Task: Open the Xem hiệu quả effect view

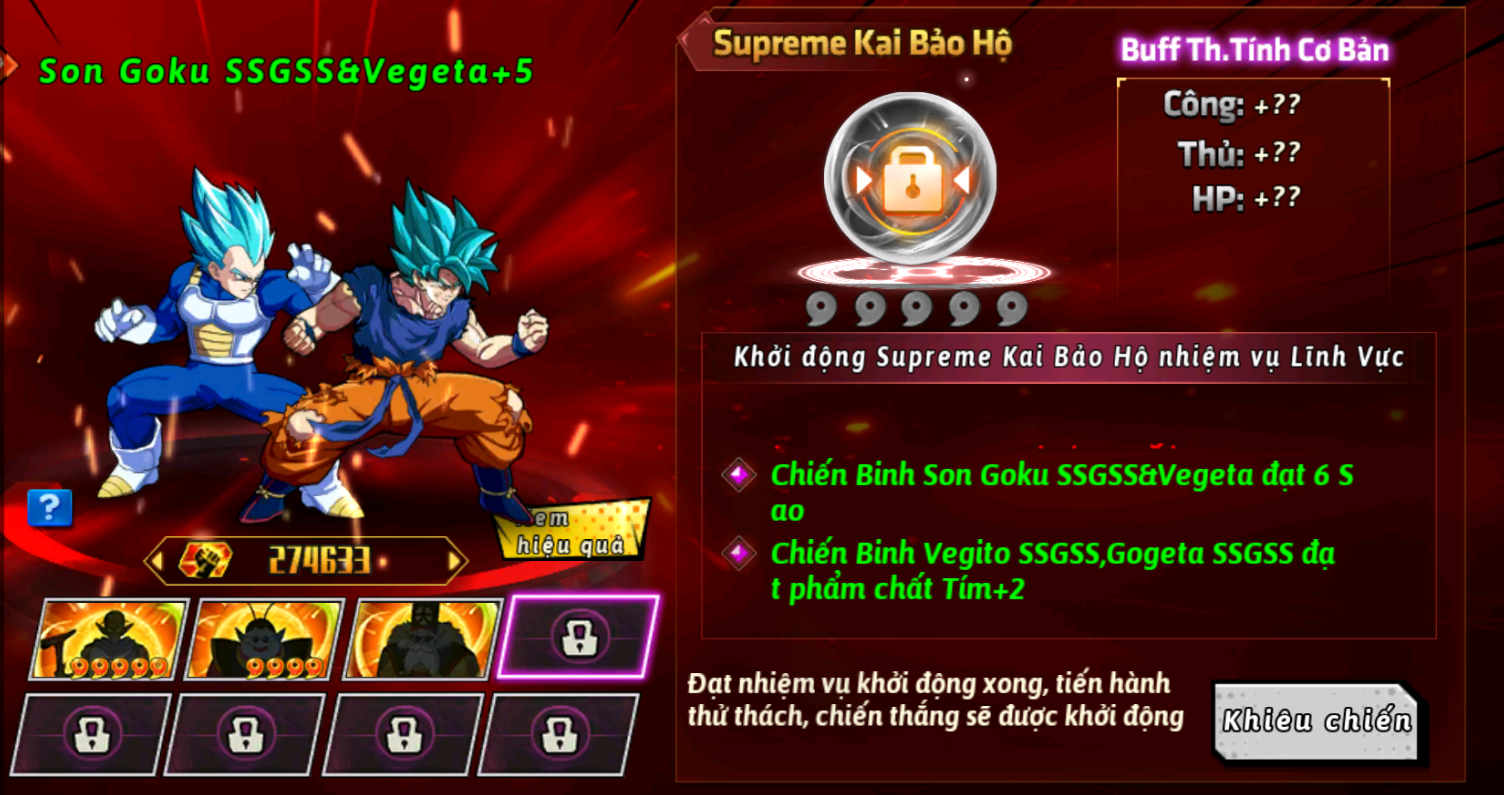Action: (x=571, y=532)
